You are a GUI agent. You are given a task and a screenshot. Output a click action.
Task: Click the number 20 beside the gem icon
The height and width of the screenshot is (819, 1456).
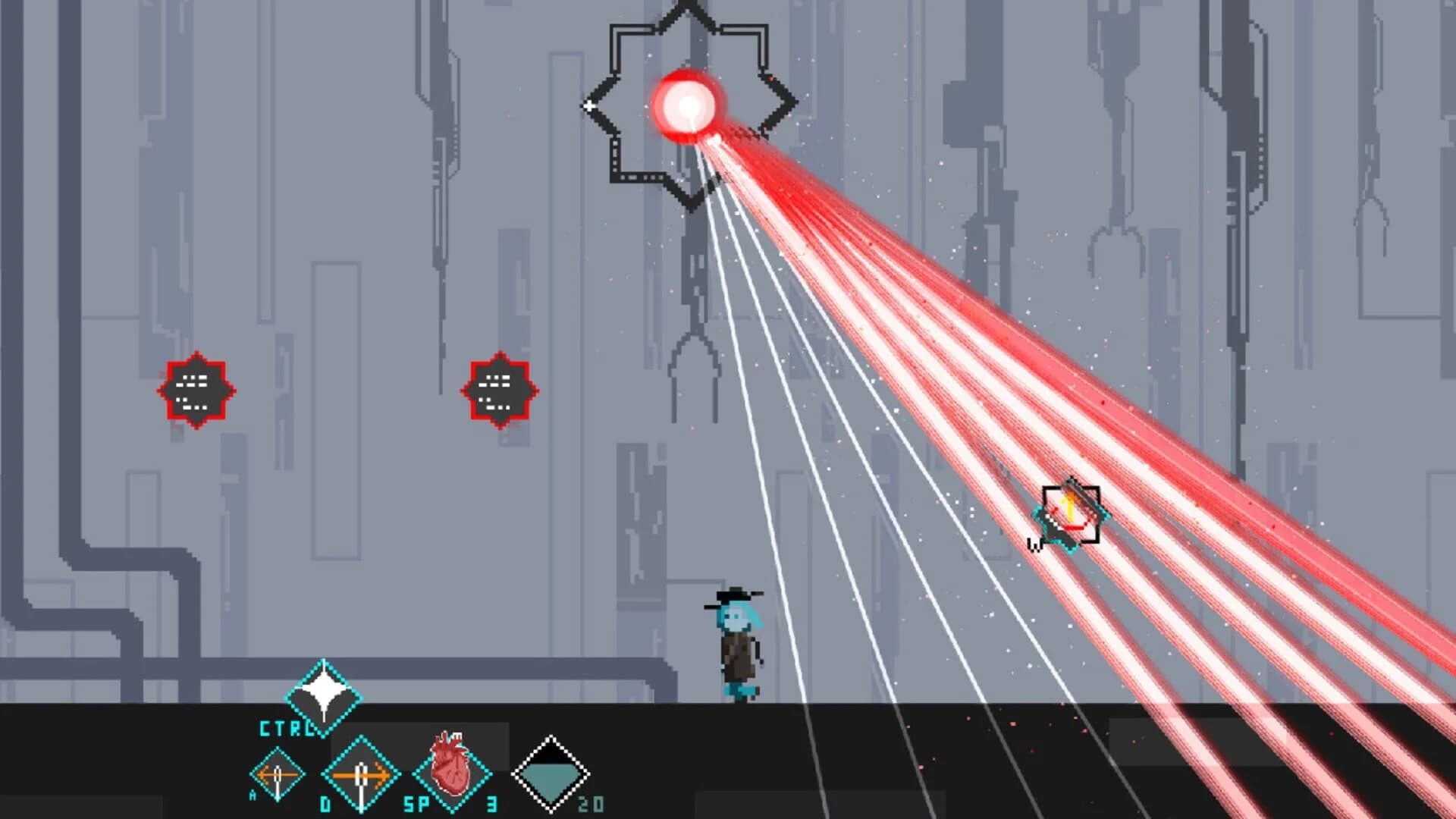click(592, 802)
